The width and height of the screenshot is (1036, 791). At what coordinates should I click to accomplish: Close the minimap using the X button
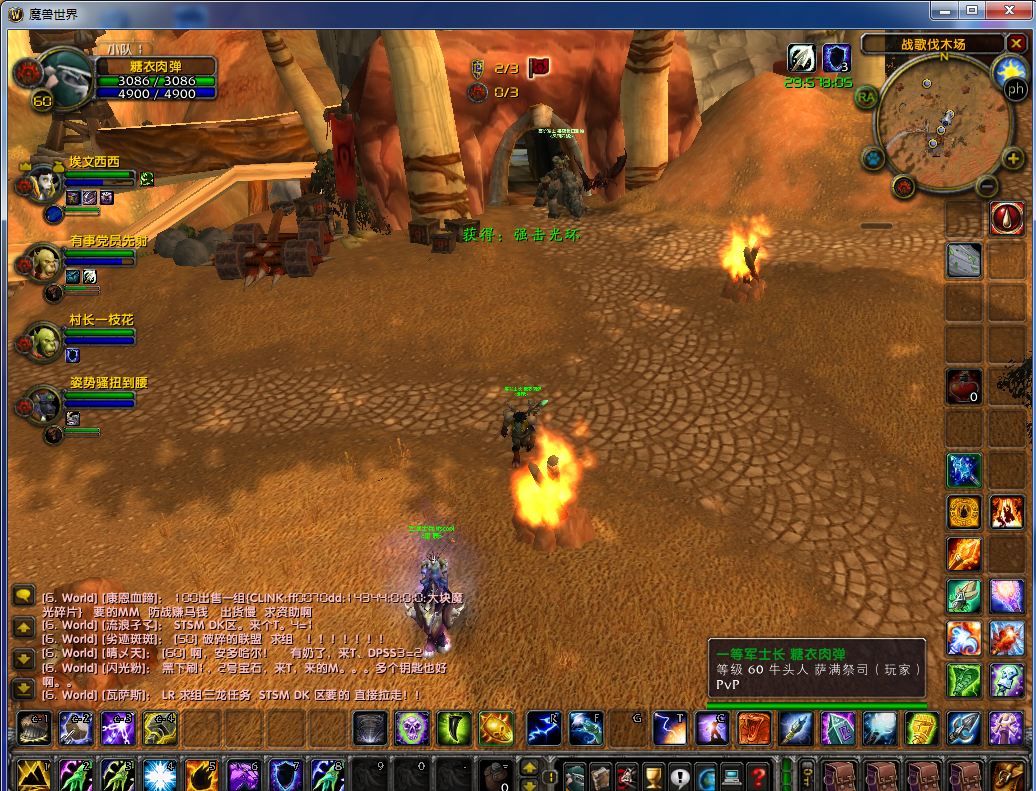click(x=1016, y=44)
